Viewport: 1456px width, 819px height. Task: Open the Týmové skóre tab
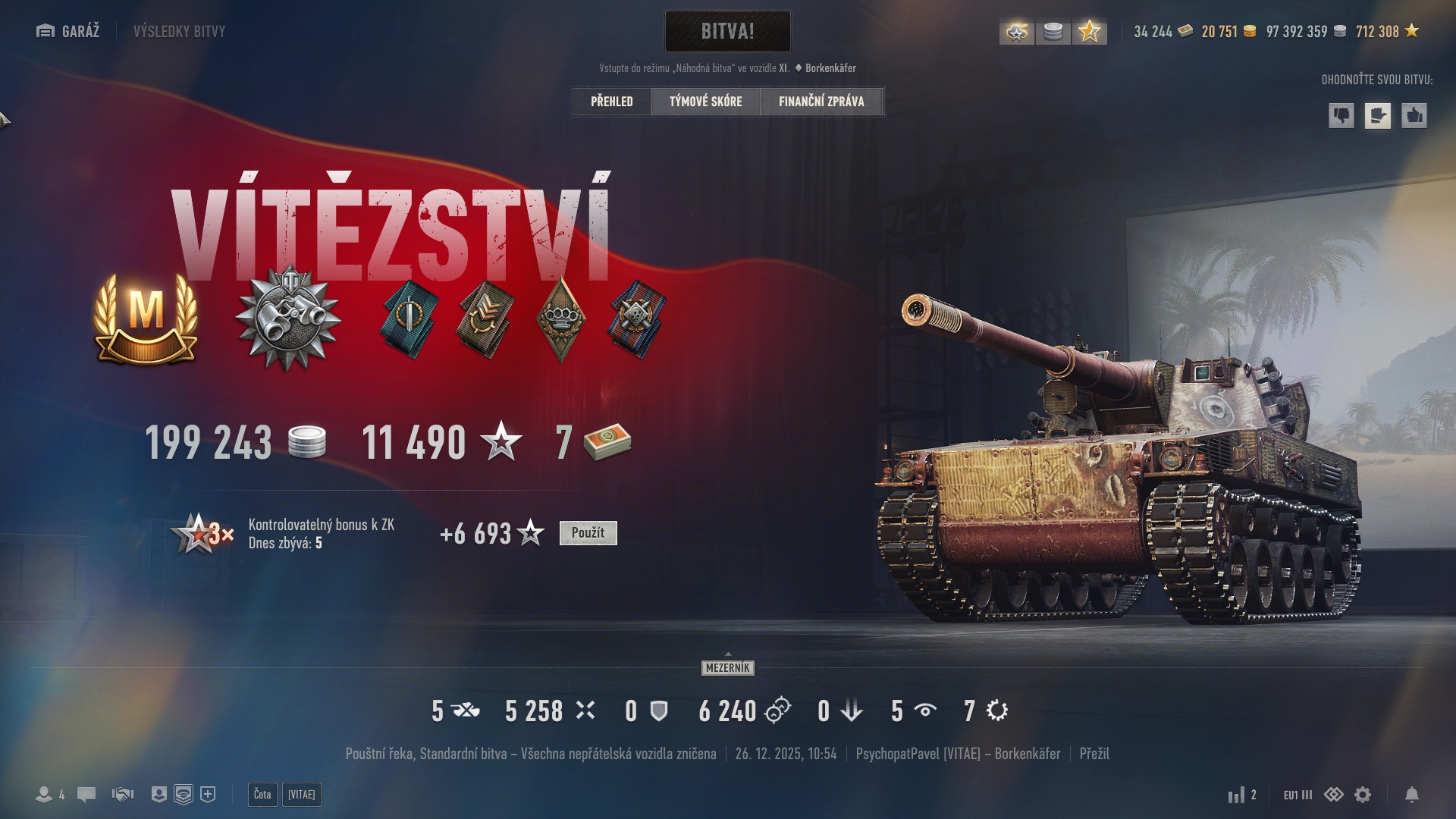tap(705, 102)
